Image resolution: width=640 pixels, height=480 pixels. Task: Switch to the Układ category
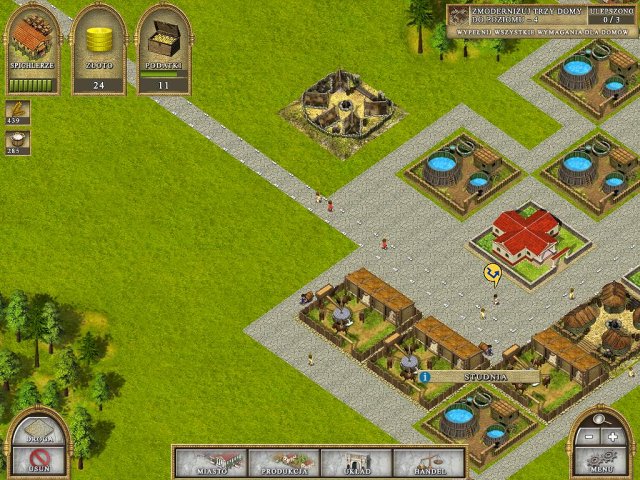pyautogui.click(x=356, y=463)
